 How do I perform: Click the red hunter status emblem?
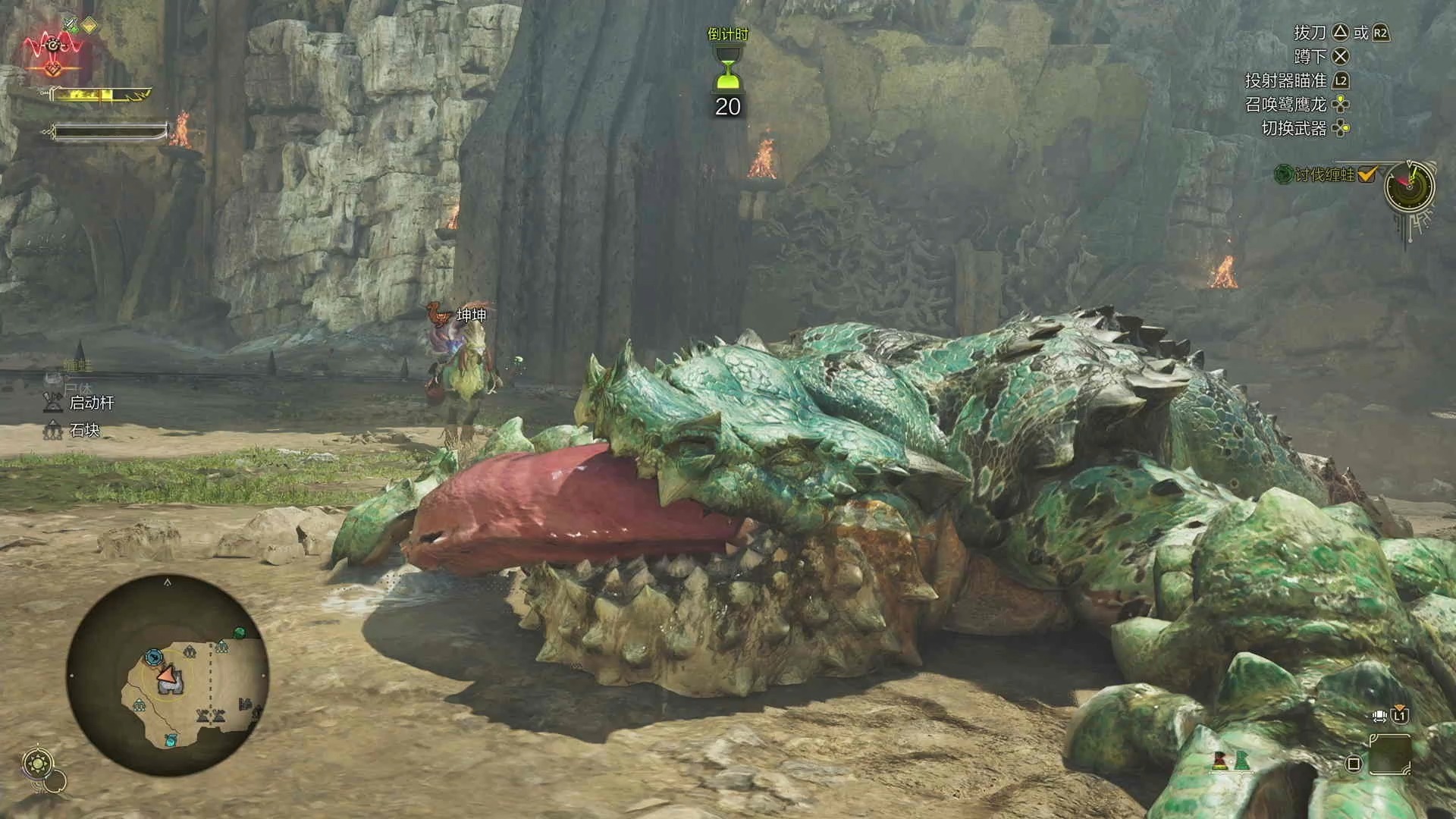pos(53,48)
